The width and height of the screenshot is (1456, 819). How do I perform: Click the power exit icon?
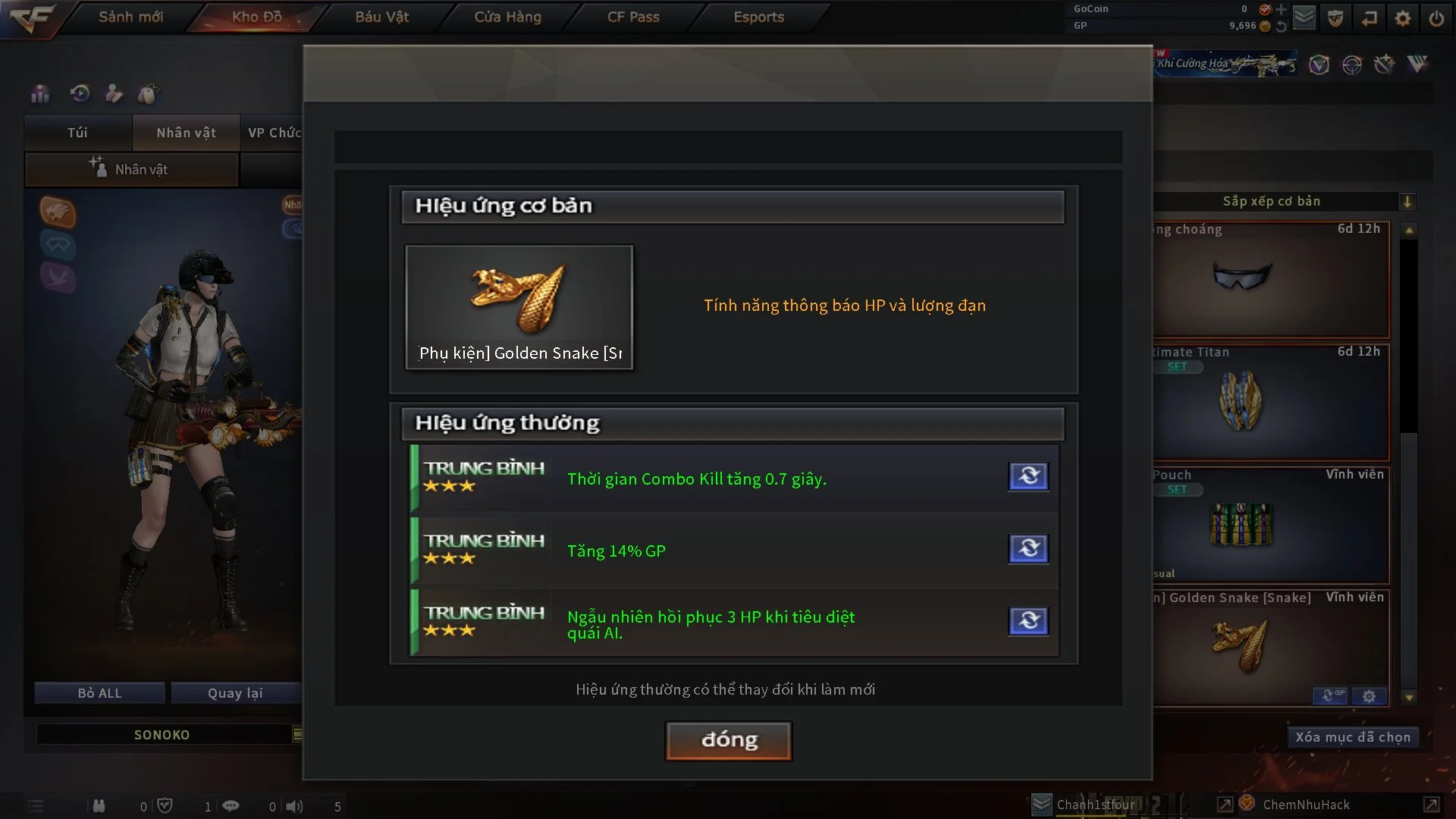tap(1436, 18)
